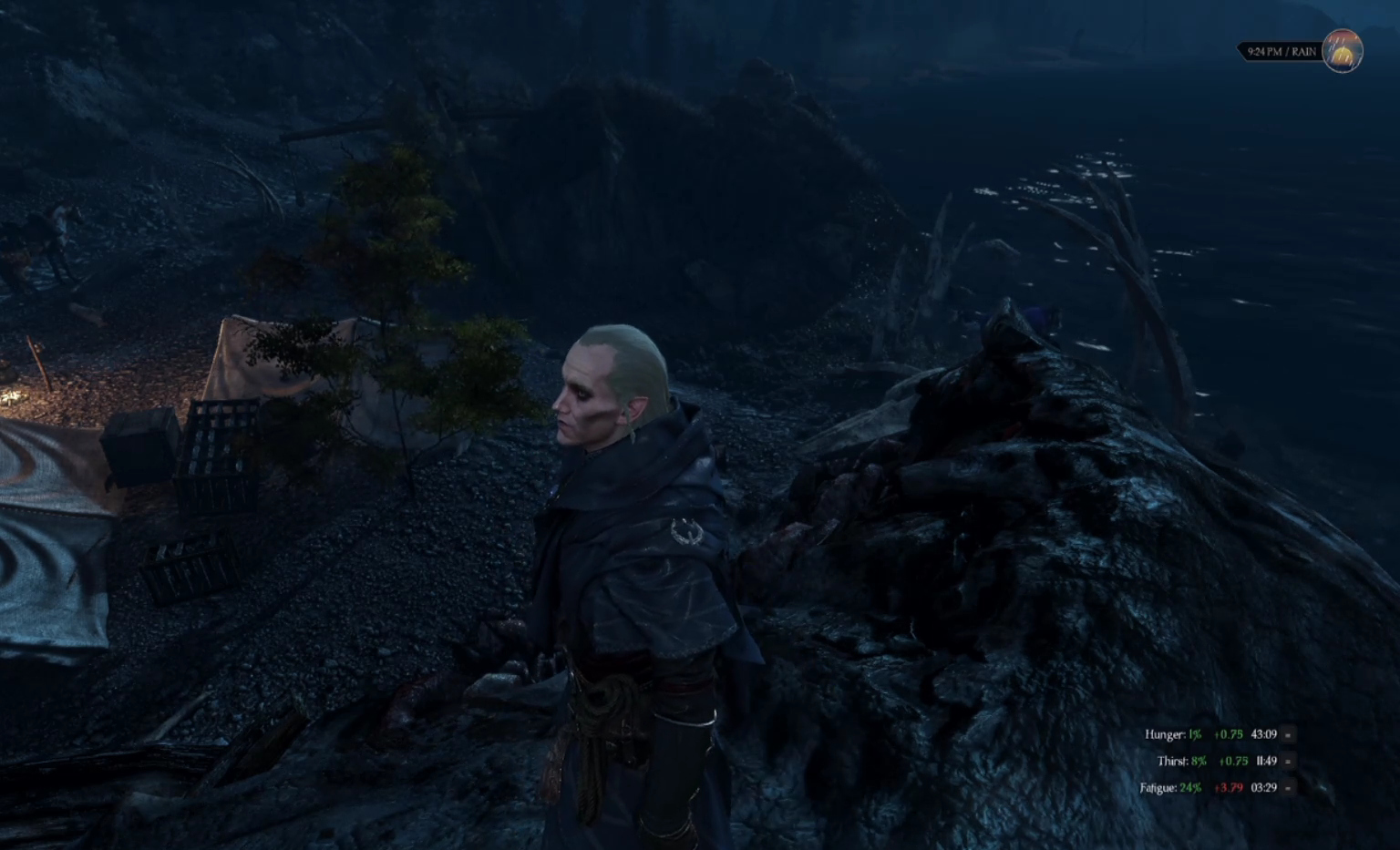Click the small box beside Hunger timer
The width and height of the screenshot is (1400, 850).
click(1288, 734)
